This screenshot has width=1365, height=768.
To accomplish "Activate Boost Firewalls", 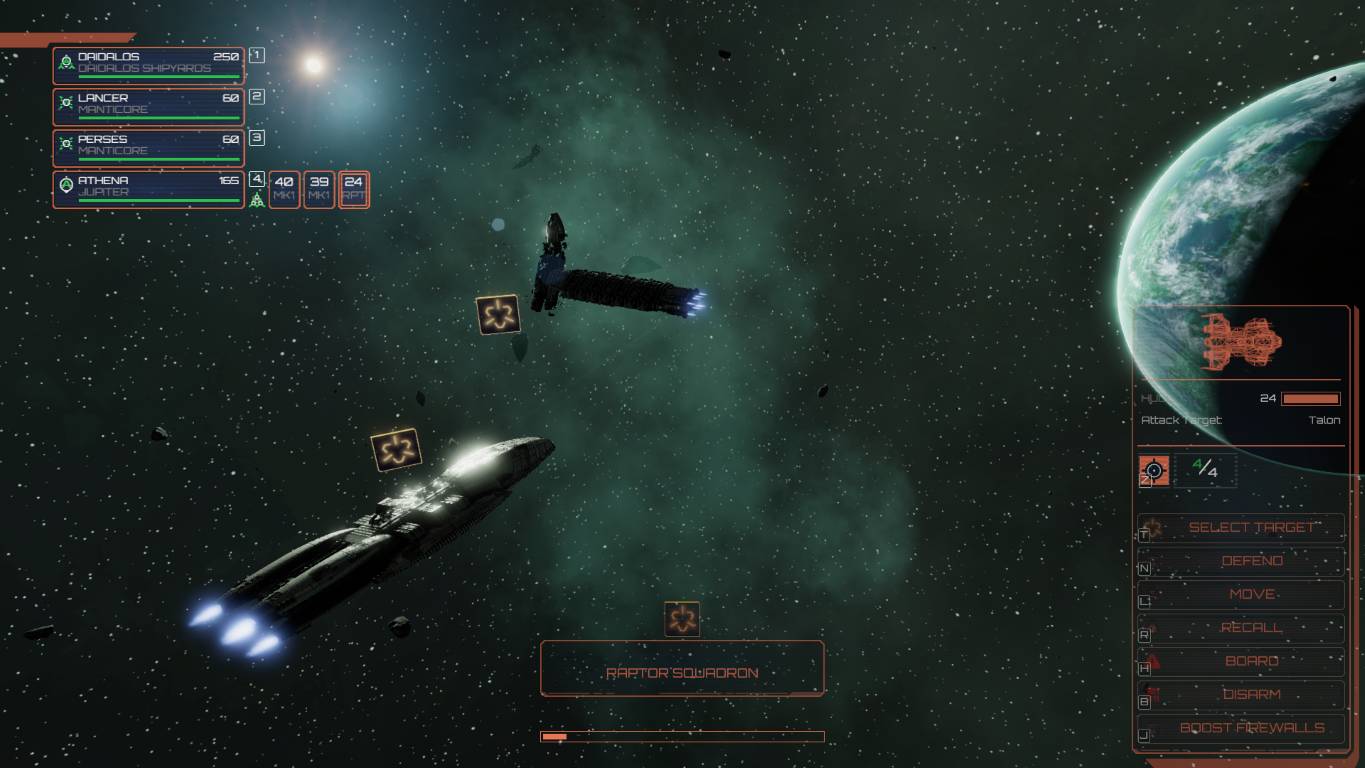I will point(1251,728).
